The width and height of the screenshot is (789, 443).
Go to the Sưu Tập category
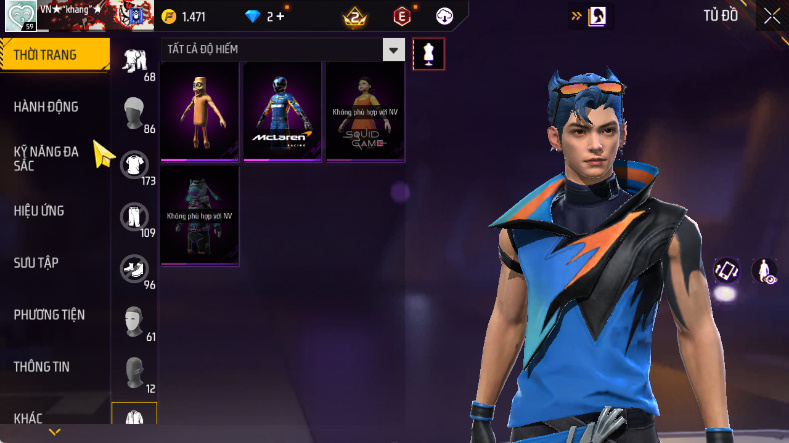click(x=37, y=263)
